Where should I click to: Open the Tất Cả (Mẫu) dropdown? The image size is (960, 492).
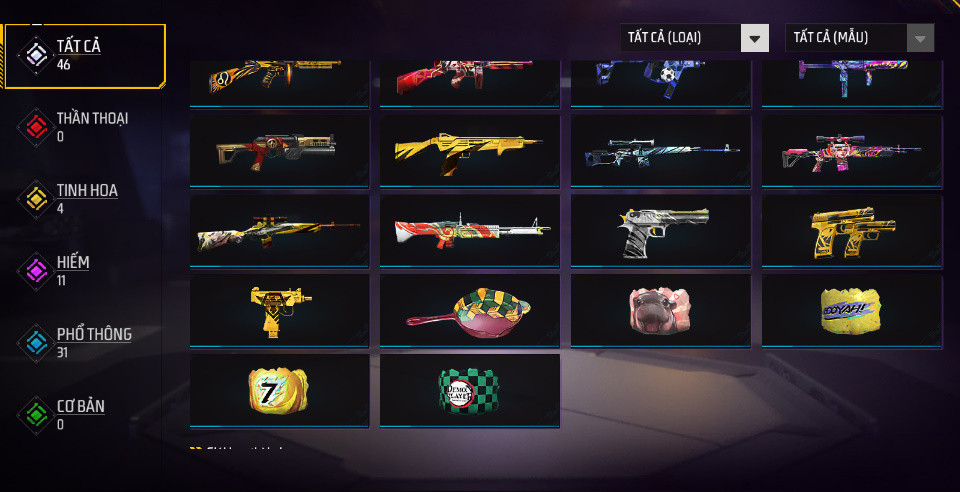click(860, 38)
